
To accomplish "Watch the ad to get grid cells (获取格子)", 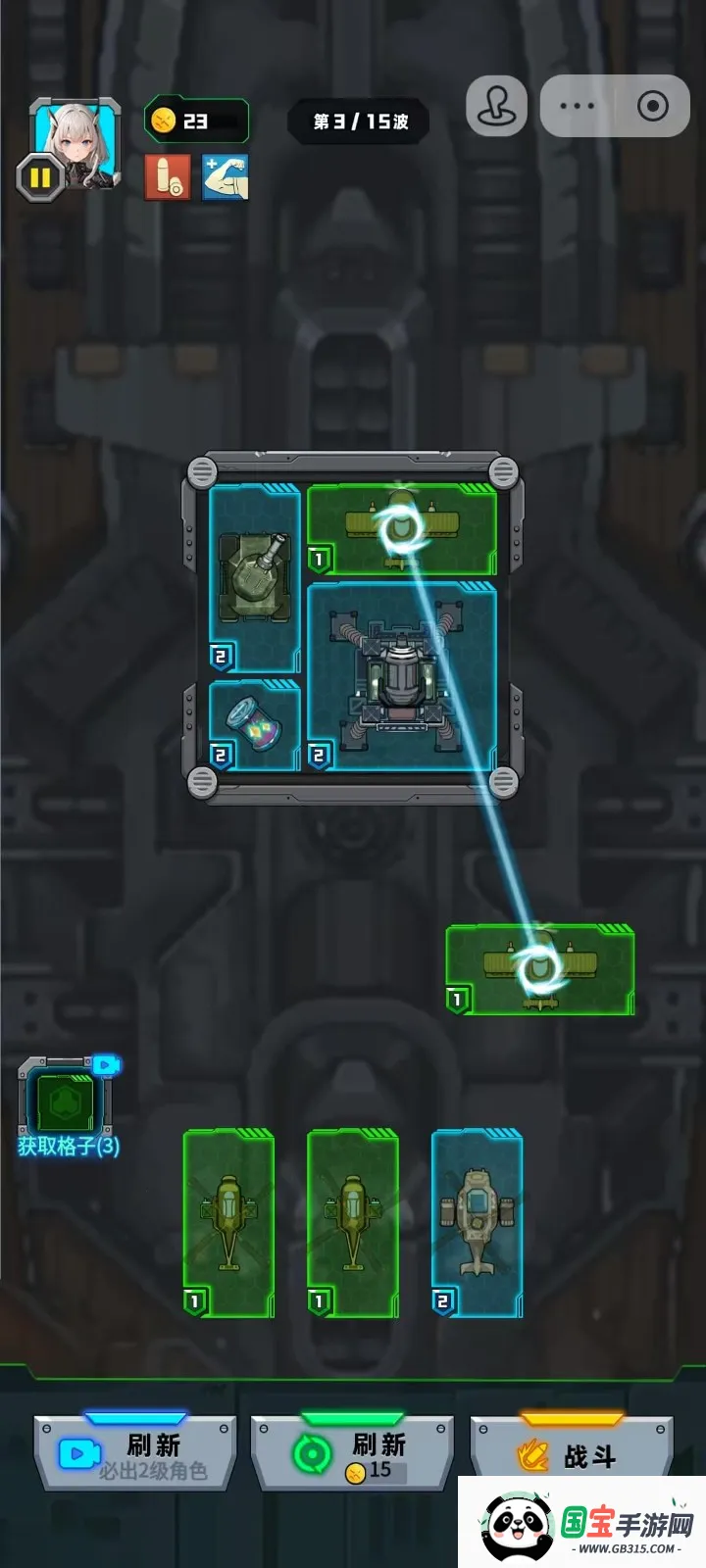I will 67,1104.
